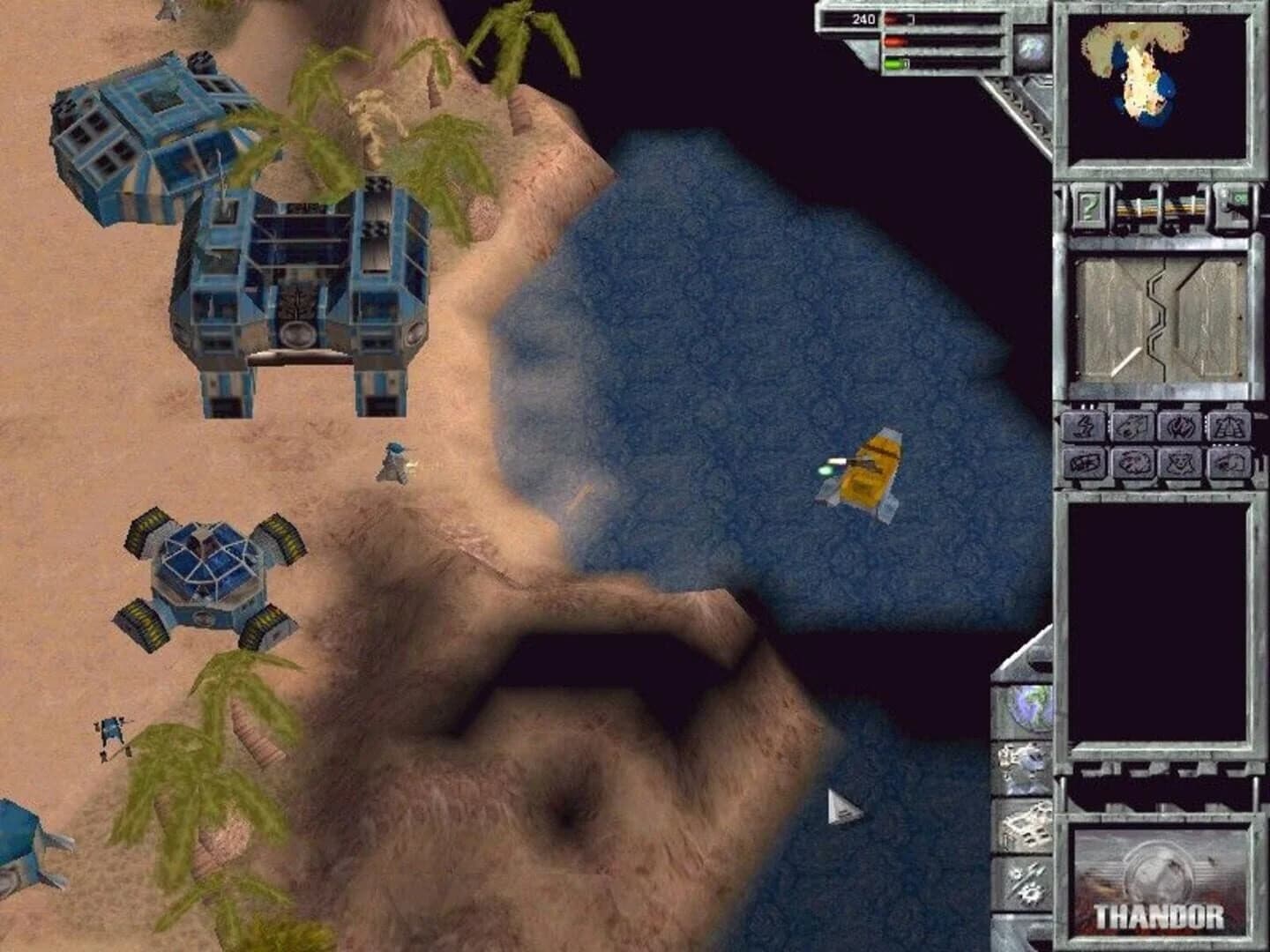Toggle the green status lamp indicator

pos(894,63)
